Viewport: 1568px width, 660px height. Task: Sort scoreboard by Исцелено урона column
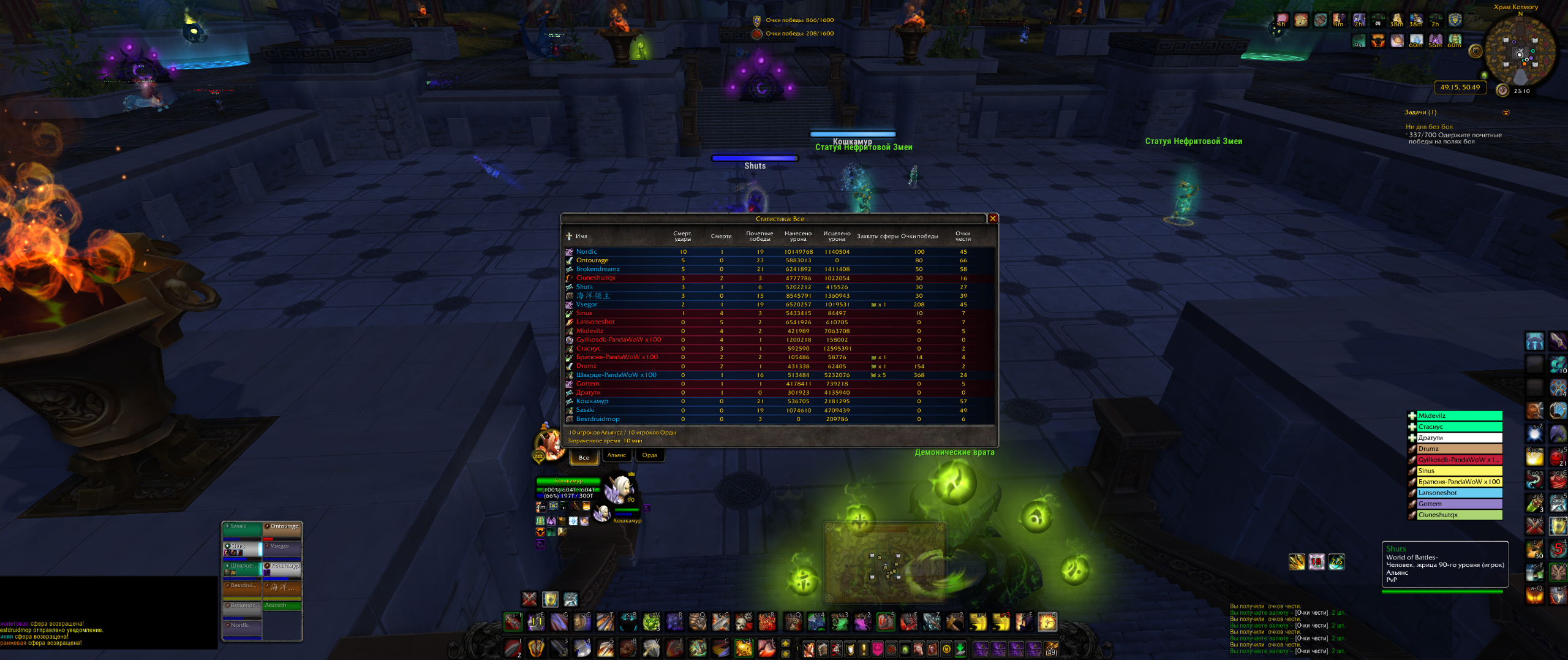(836, 236)
